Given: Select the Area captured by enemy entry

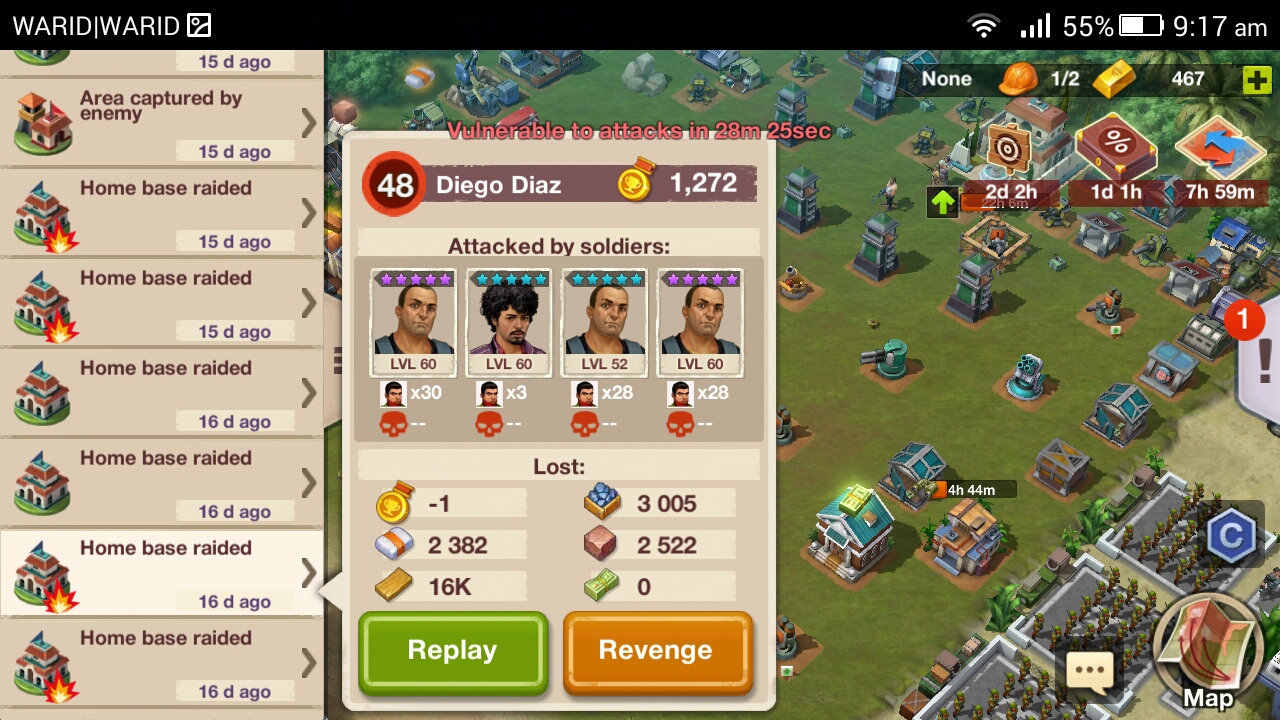Looking at the screenshot, I should pyautogui.click(x=160, y=122).
